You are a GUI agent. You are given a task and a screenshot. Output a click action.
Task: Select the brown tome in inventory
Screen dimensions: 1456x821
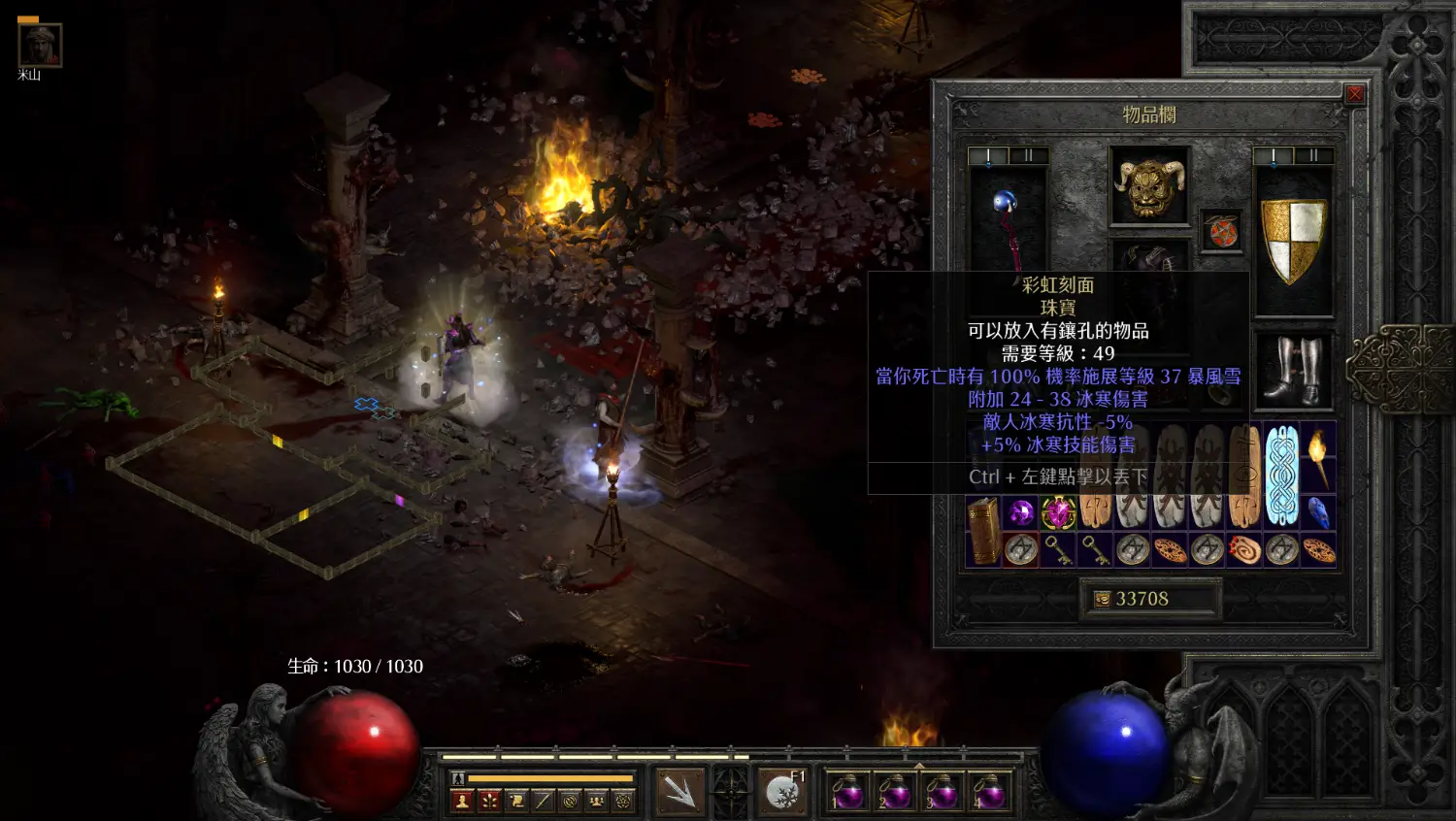point(983,530)
